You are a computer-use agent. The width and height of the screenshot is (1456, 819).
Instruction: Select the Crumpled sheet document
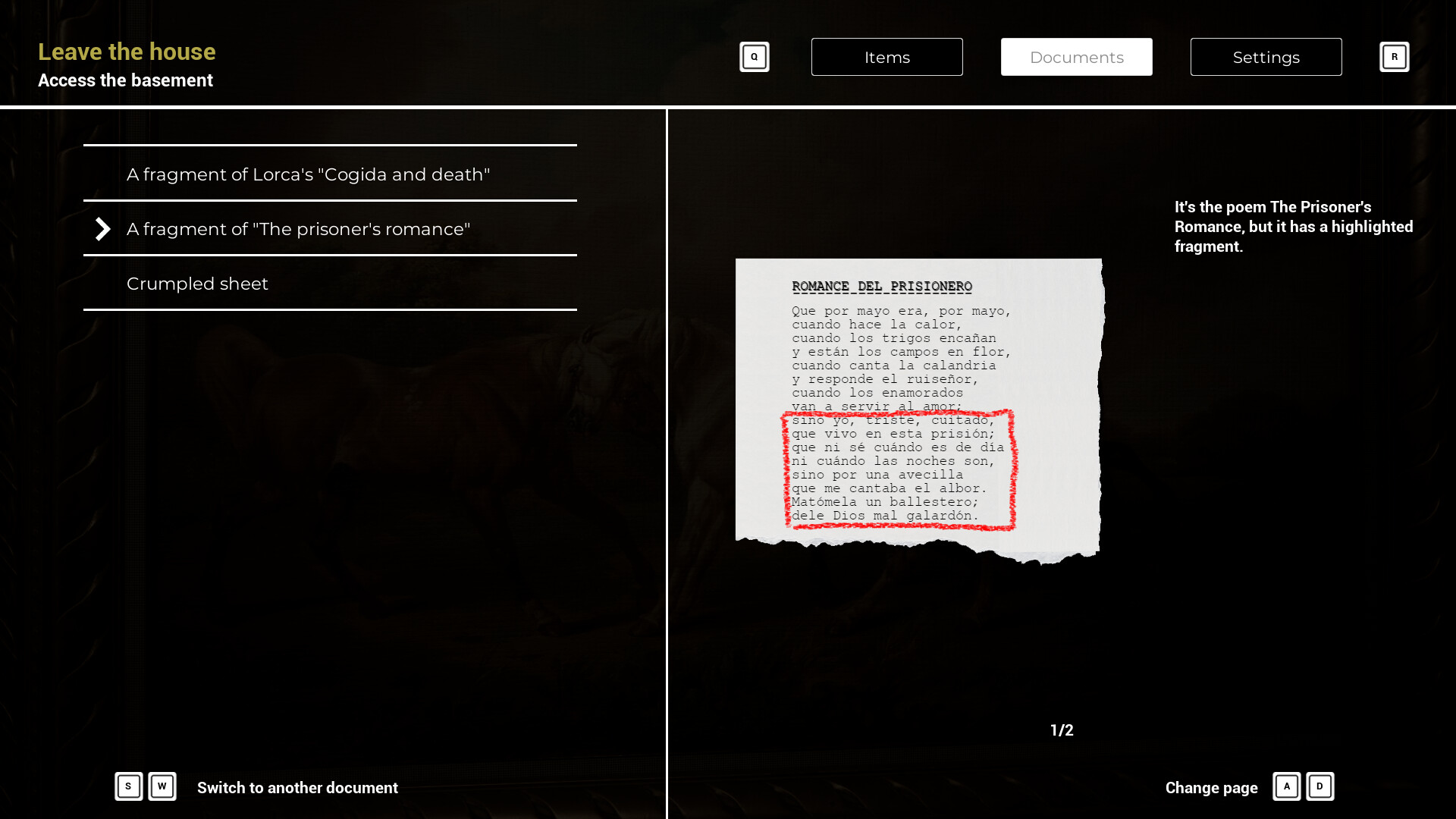click(197, 284)
